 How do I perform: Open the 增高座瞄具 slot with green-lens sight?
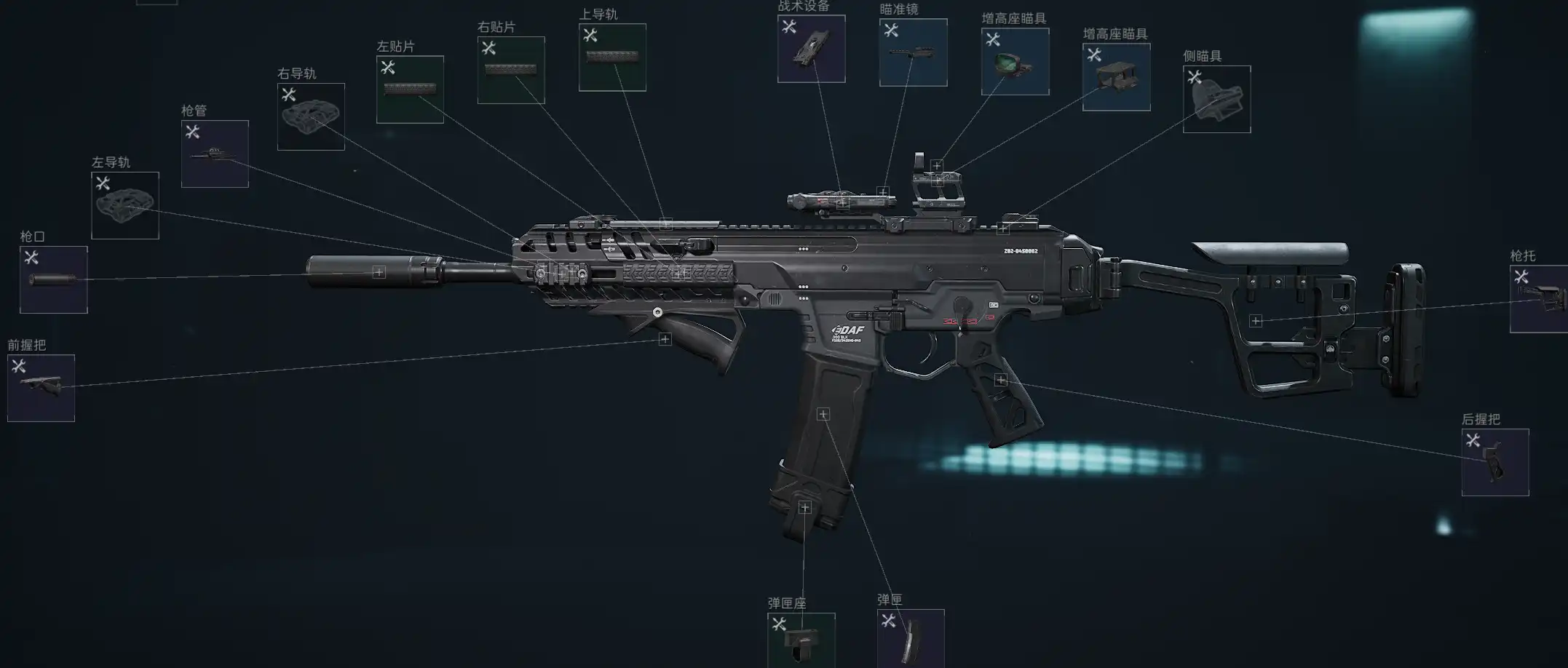tap(1015, 62)
